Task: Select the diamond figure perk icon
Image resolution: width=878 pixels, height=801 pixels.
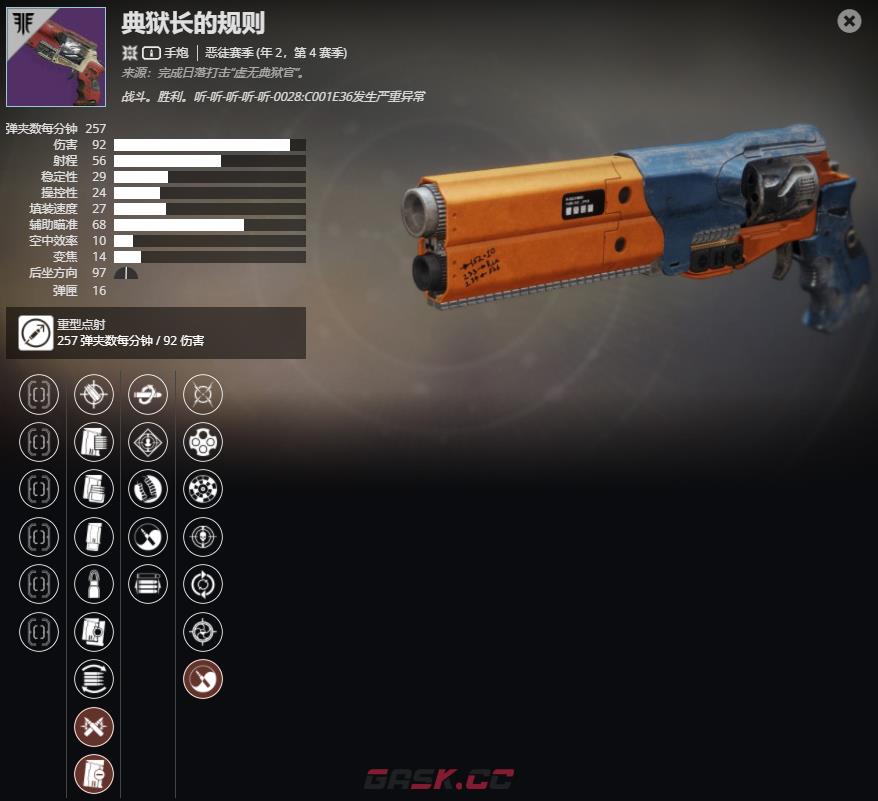Action: [x=148, y=442]
